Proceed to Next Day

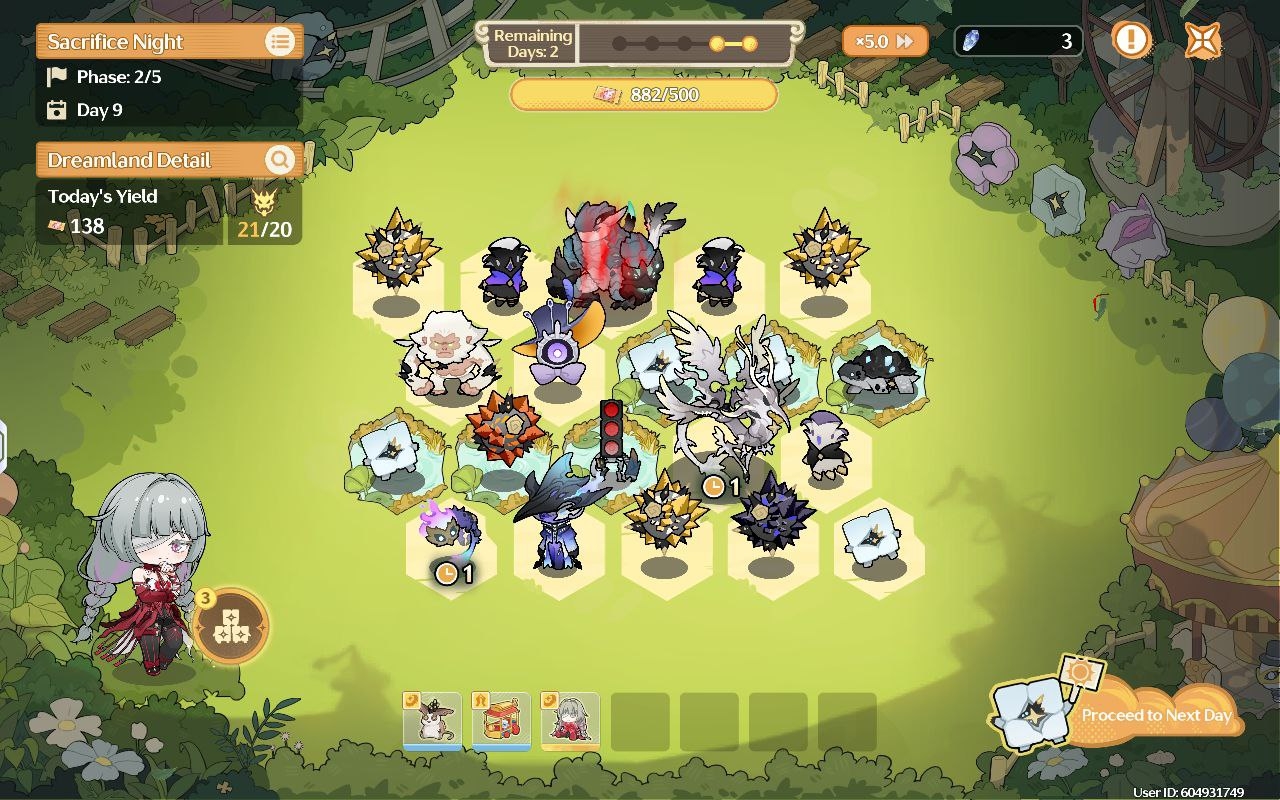[x=1155, y=714]
